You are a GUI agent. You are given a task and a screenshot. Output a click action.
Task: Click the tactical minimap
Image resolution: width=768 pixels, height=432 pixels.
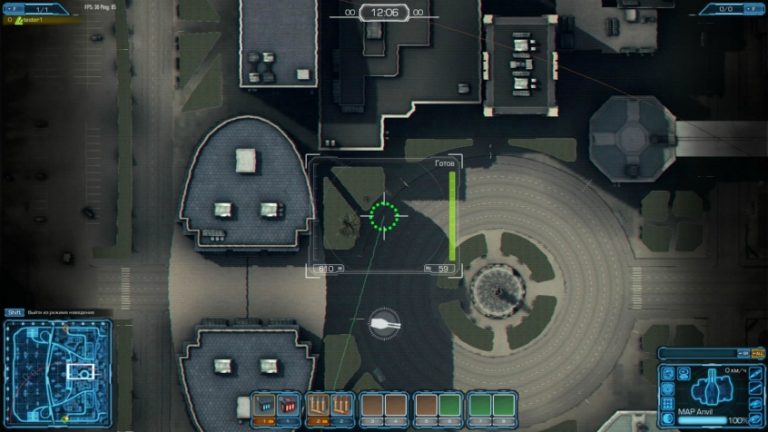55,371
